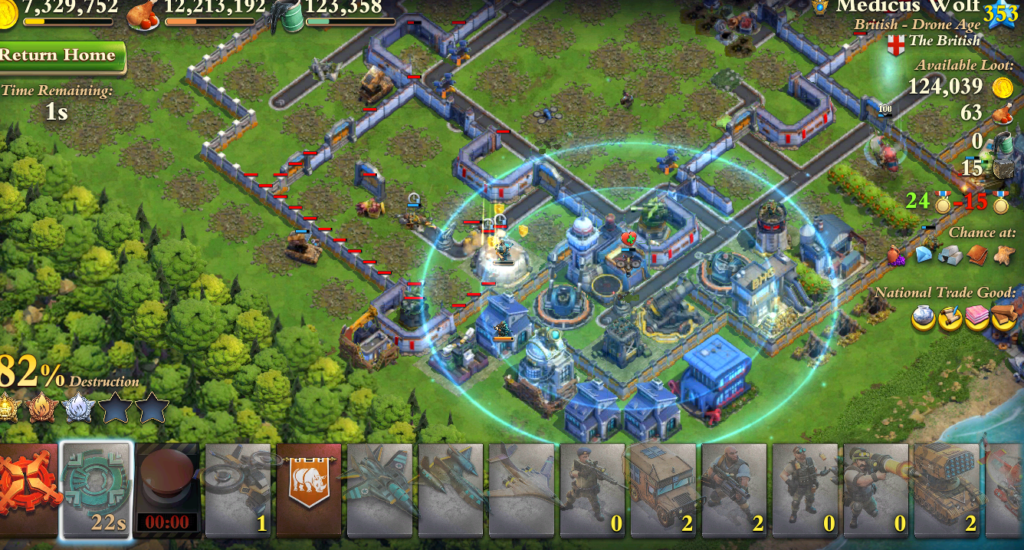Deploy the rocket launcher vehicle card

(x=946, y=491)
